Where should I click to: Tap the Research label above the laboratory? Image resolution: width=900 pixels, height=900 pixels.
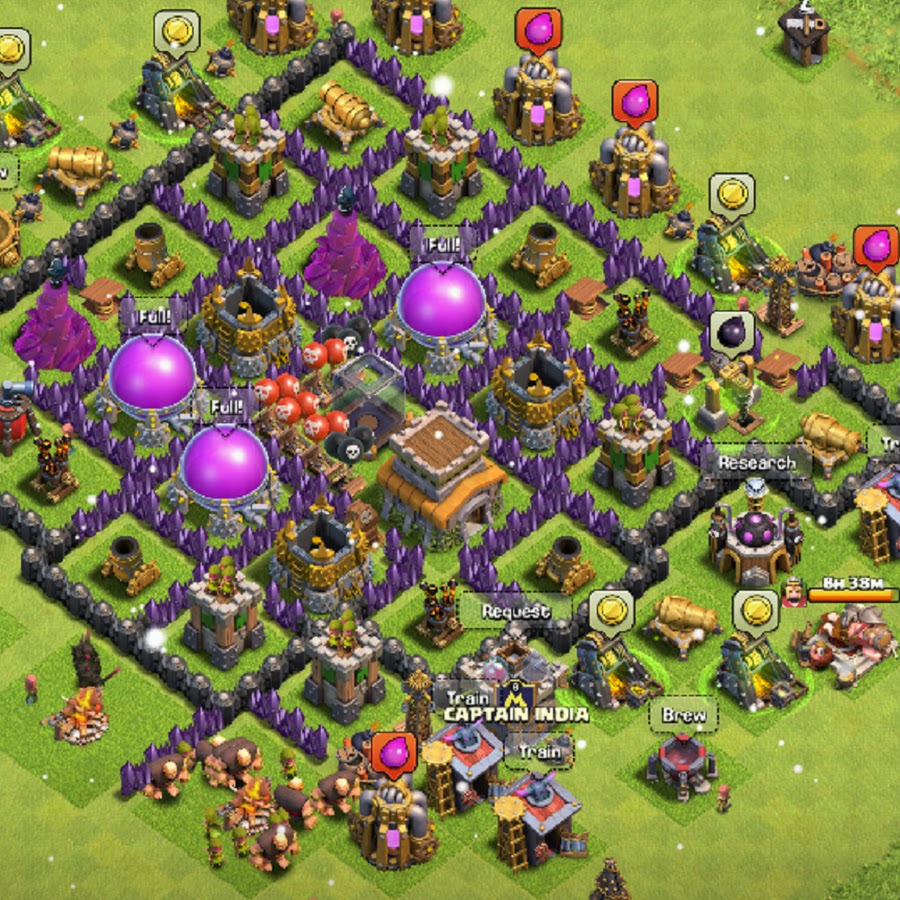[756, 463]
